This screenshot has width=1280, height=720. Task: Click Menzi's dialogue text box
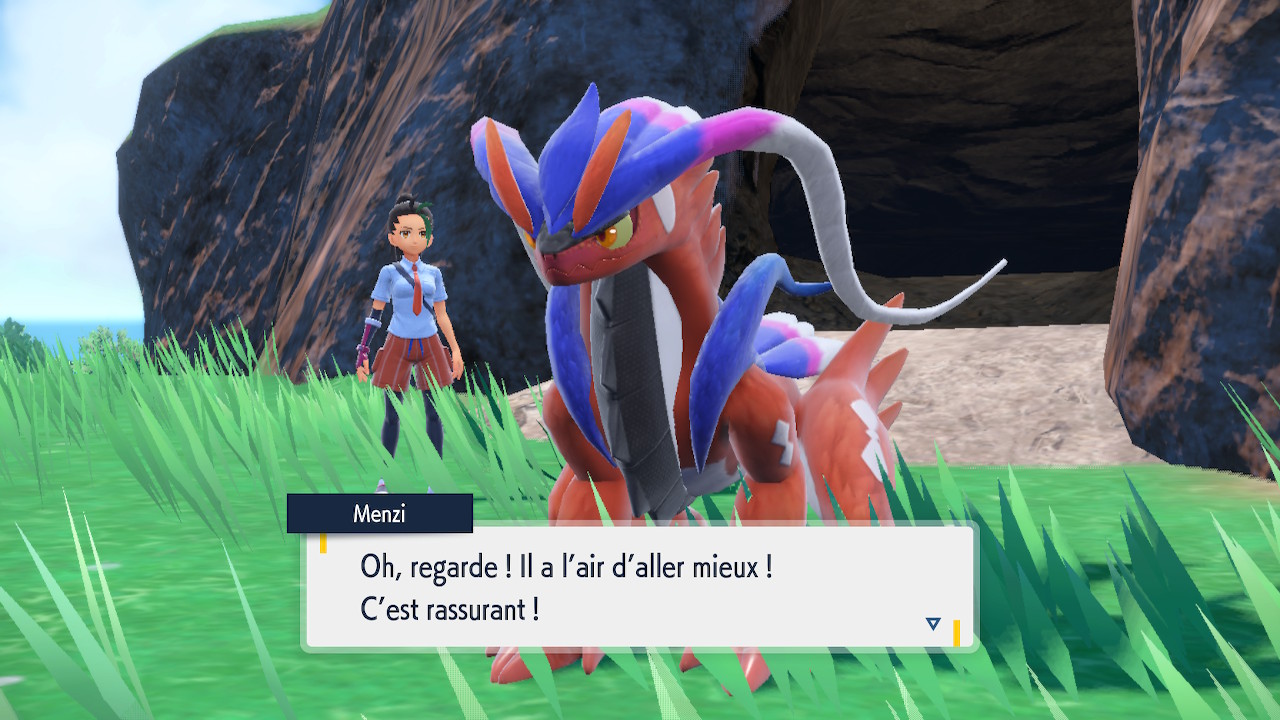coord(638,587)
